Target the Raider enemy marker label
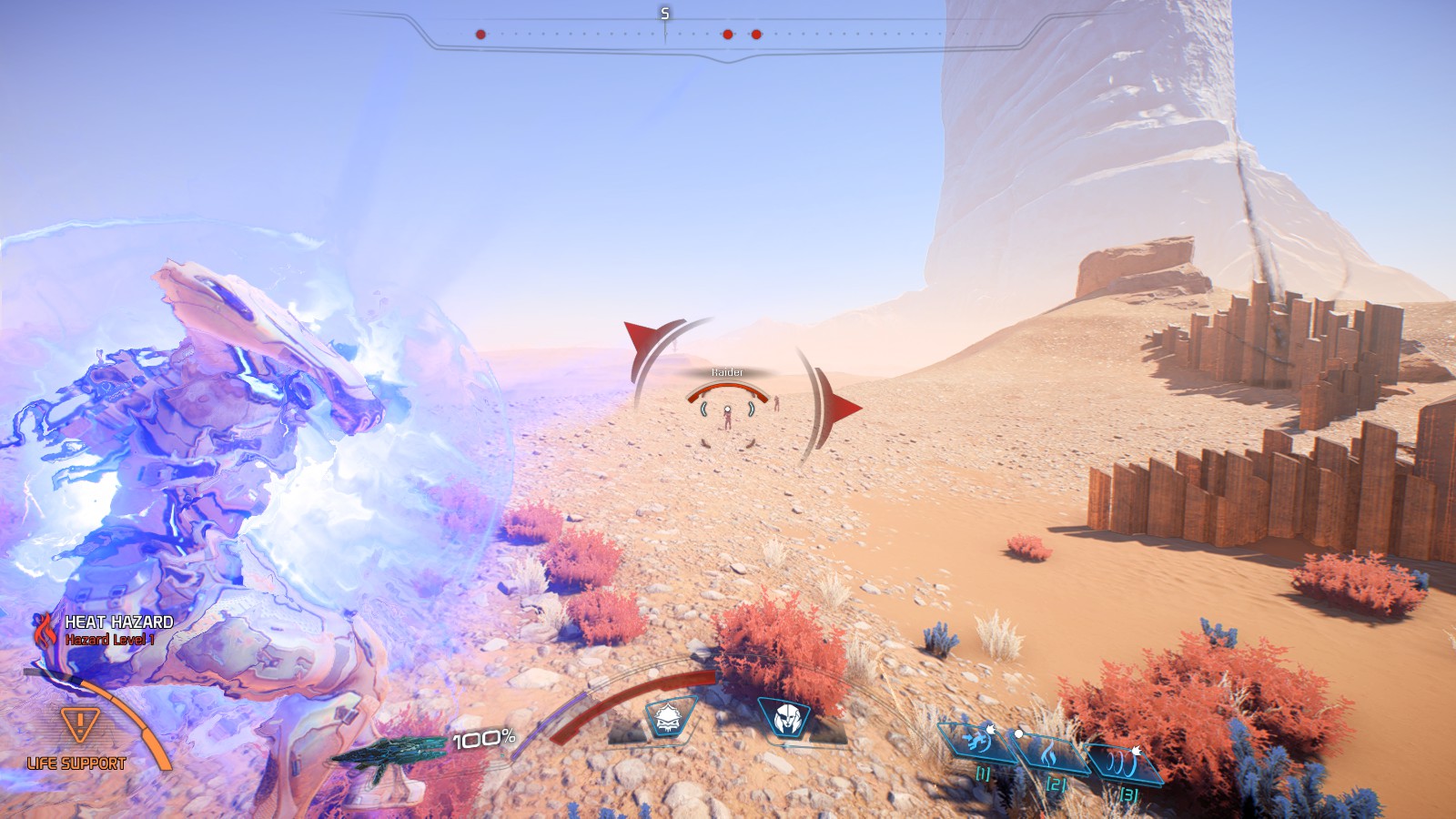Image resolution: width=1456 pixels, height=819 pixels. click(727, 372)
